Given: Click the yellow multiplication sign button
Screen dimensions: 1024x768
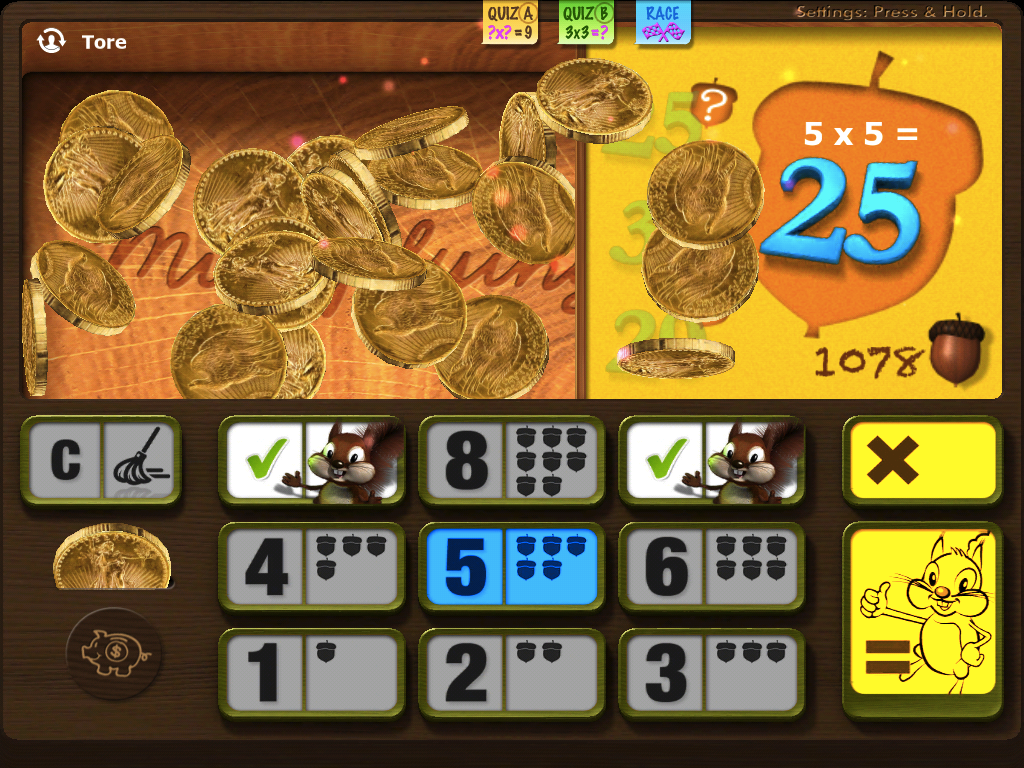Looking at the screenshot, I should pyautogui.click(x=922, y=461).
